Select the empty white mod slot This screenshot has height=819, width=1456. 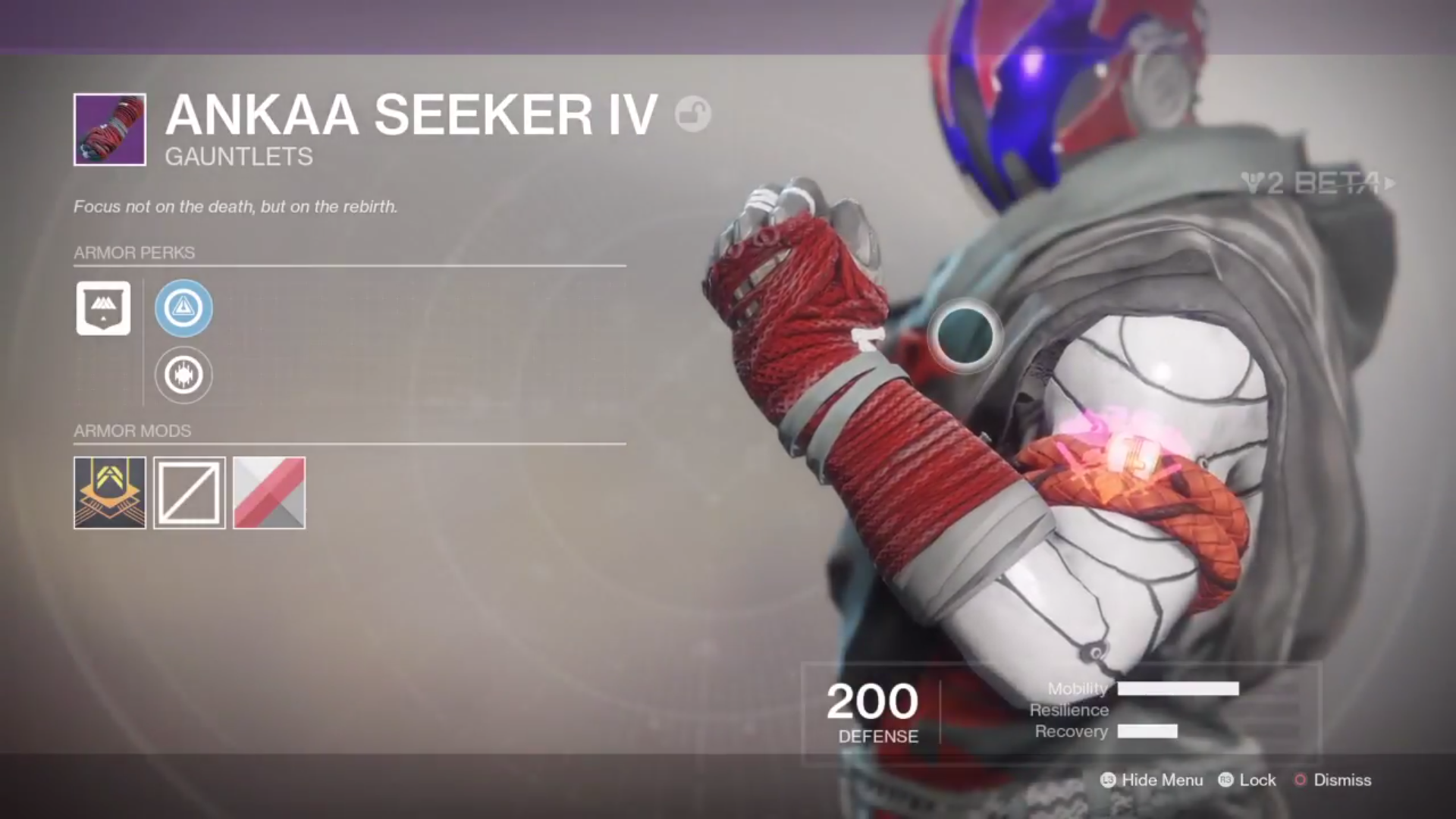189,494
